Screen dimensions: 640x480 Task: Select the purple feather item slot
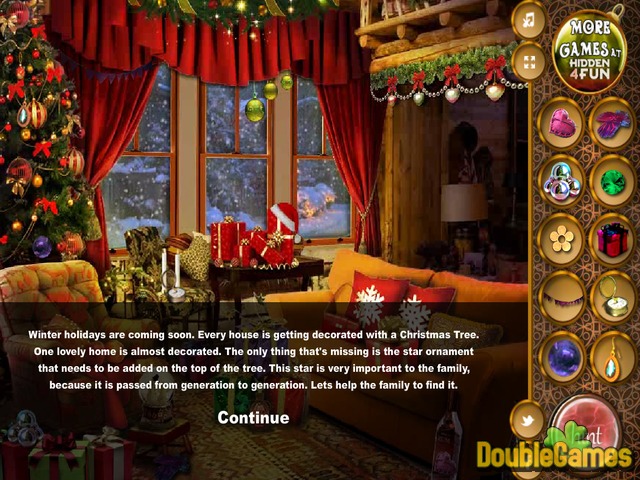(x=610, y=123)
